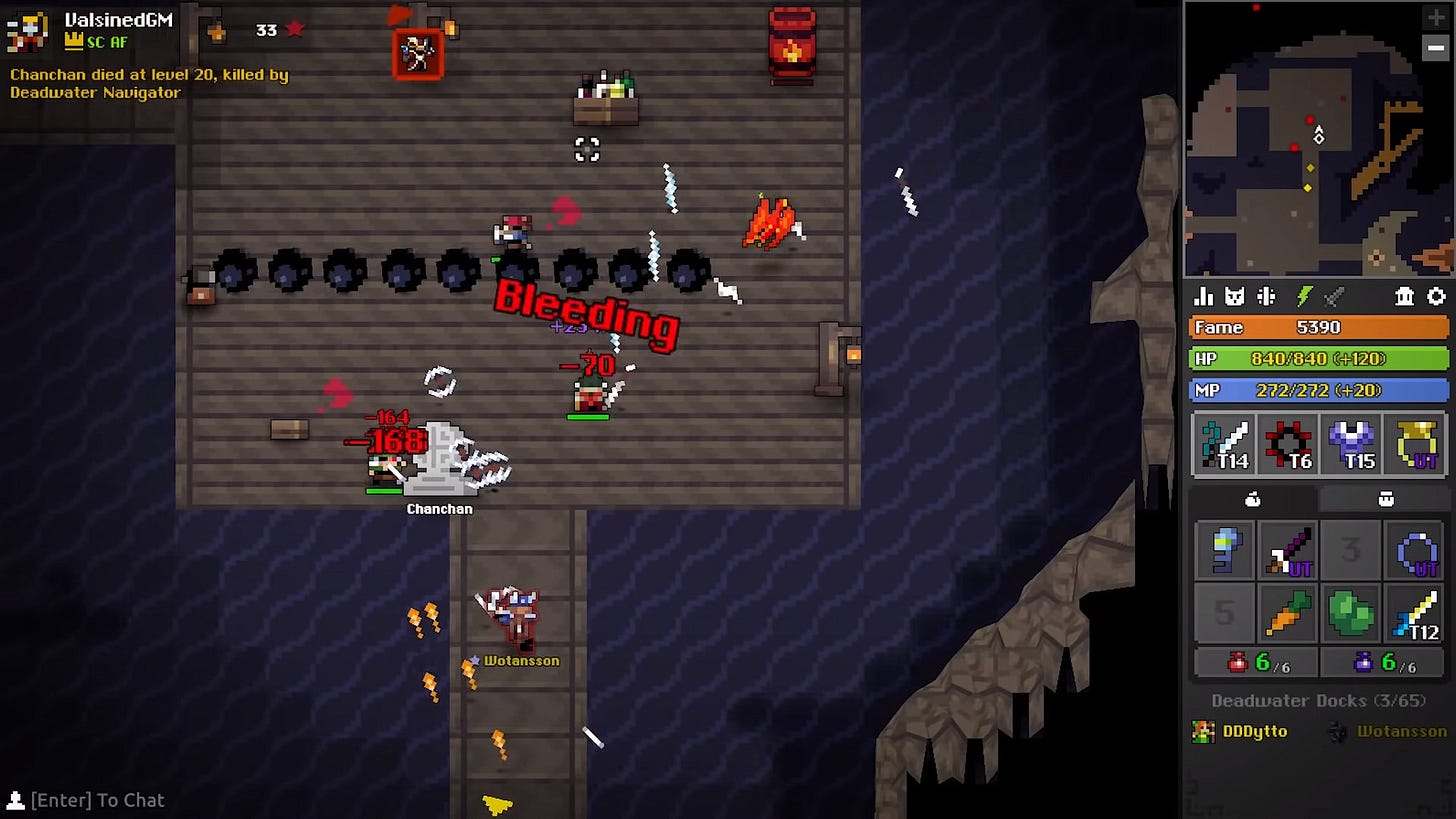Viewport: 1456px width, 819px height.
Task: Click the HP bar showing 840/840
Action: tap(1317, 358)
